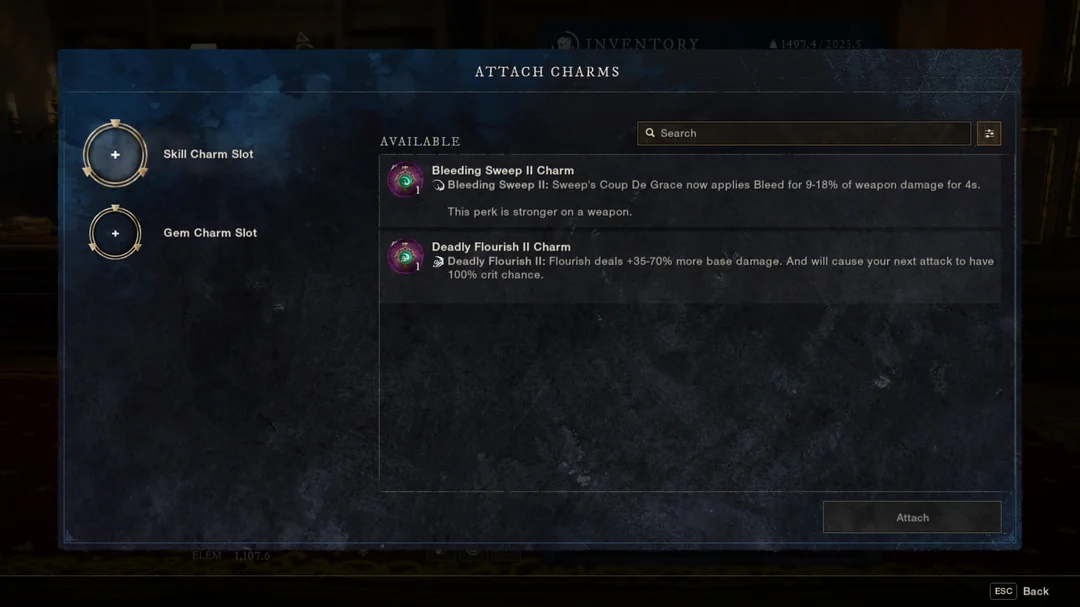Open the filter options beside the search bar
Viewport: 1080px width, 607px height.
[989, 133]
